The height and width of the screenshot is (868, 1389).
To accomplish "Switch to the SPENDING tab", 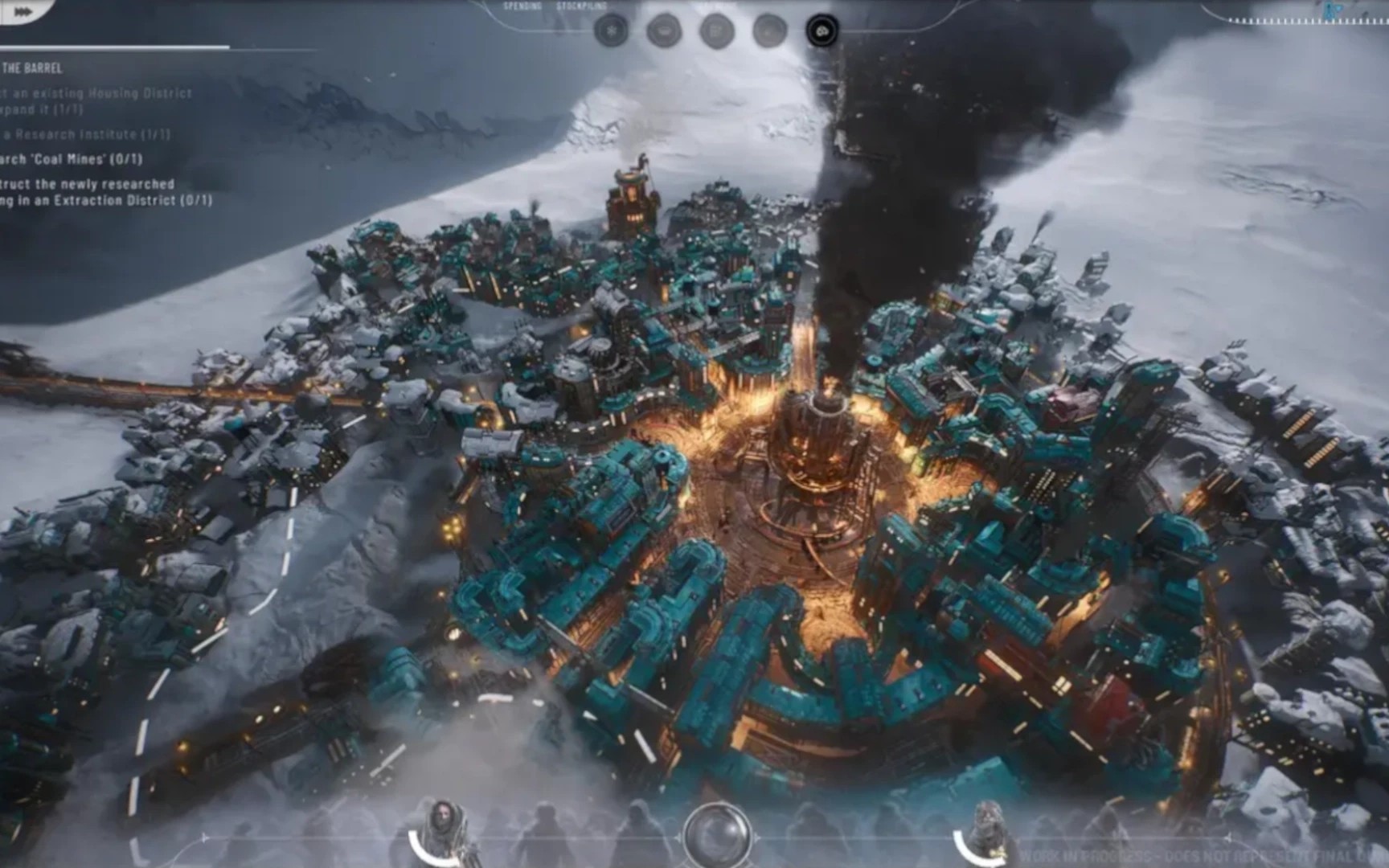I will point(521,6).
